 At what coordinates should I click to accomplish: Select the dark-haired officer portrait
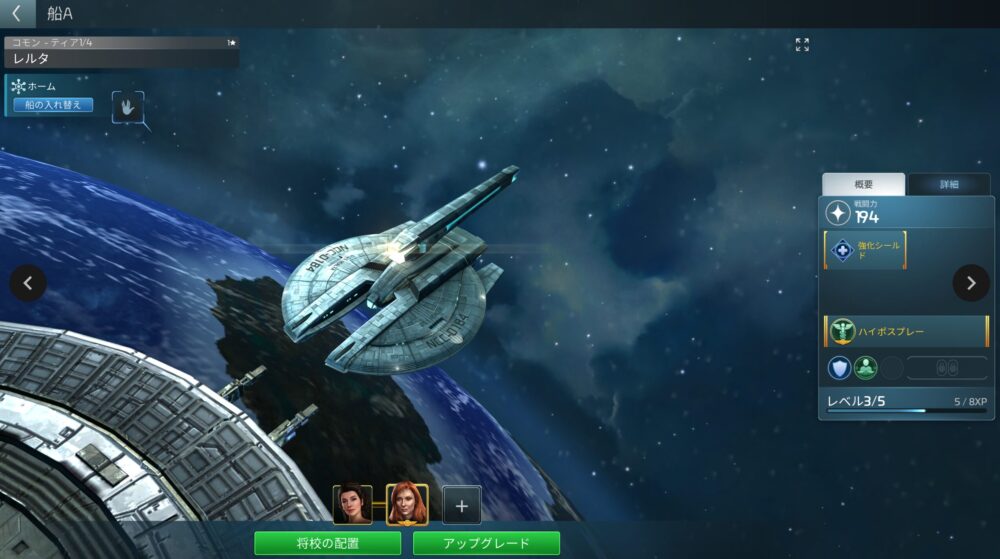tap(352, 505)
